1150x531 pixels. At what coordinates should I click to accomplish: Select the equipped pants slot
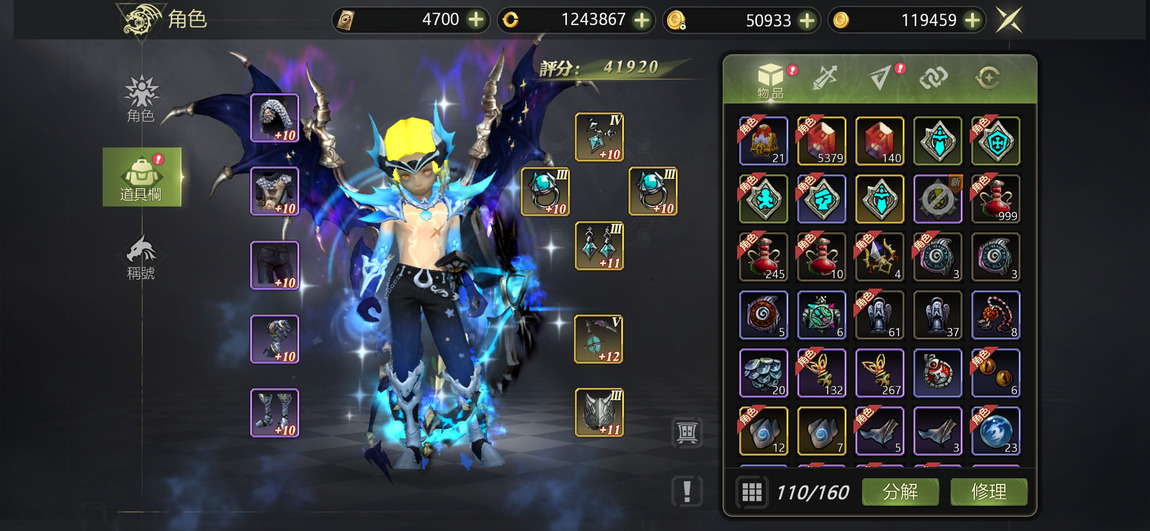point(274,265)
